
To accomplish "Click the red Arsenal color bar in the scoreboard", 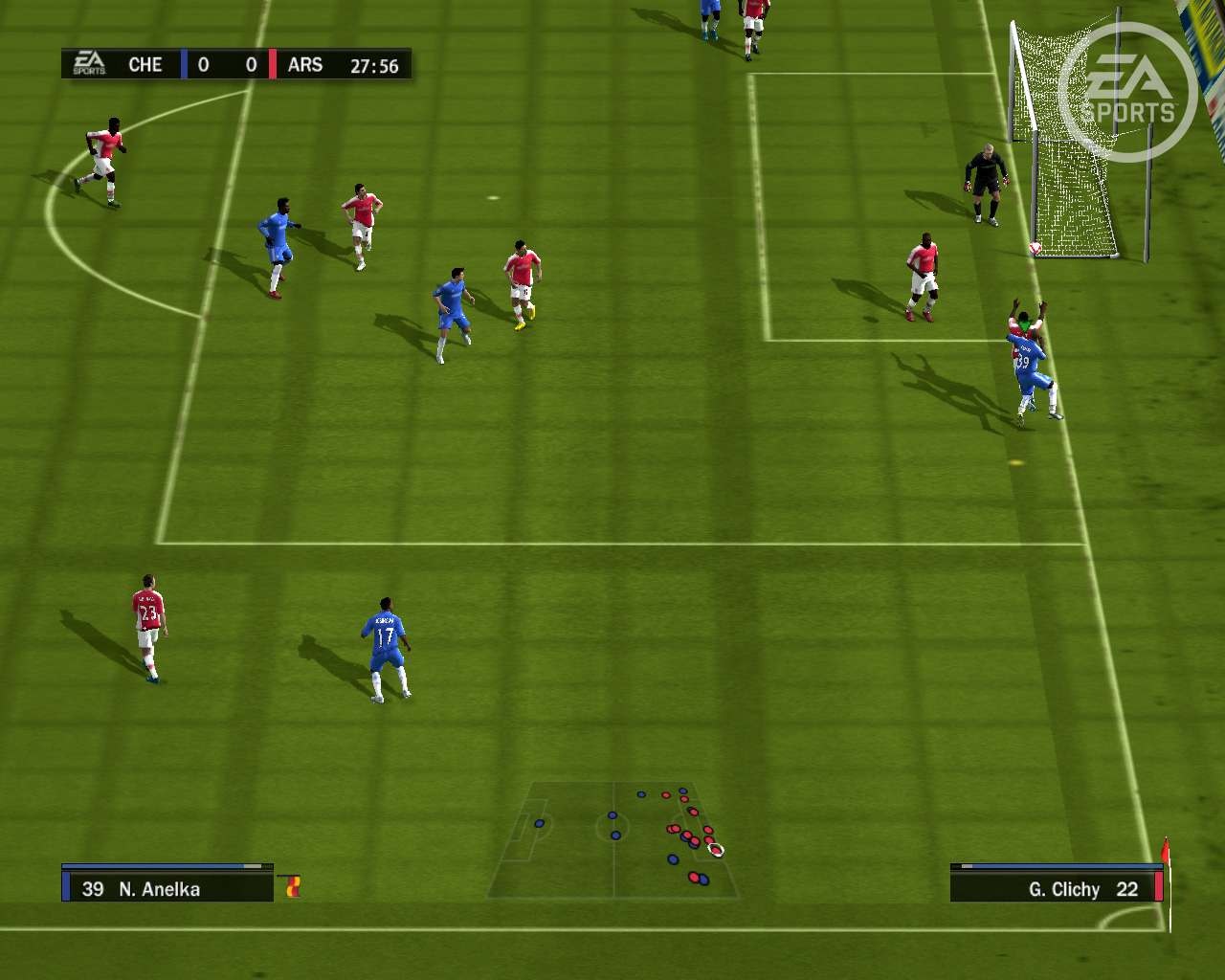I will coord(273,64).
